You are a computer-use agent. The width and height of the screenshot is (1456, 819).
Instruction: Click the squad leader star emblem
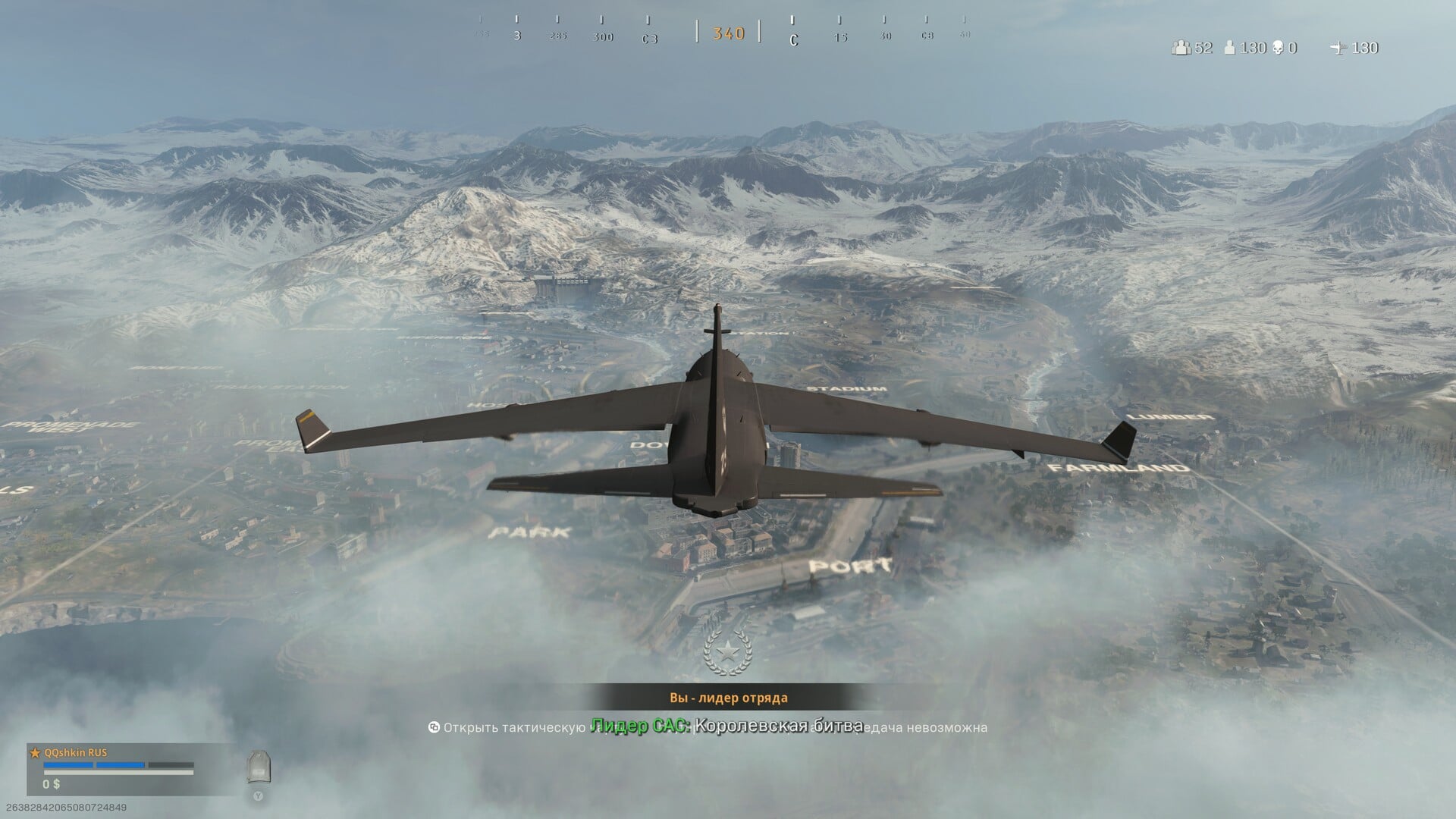tap(728, 651)
